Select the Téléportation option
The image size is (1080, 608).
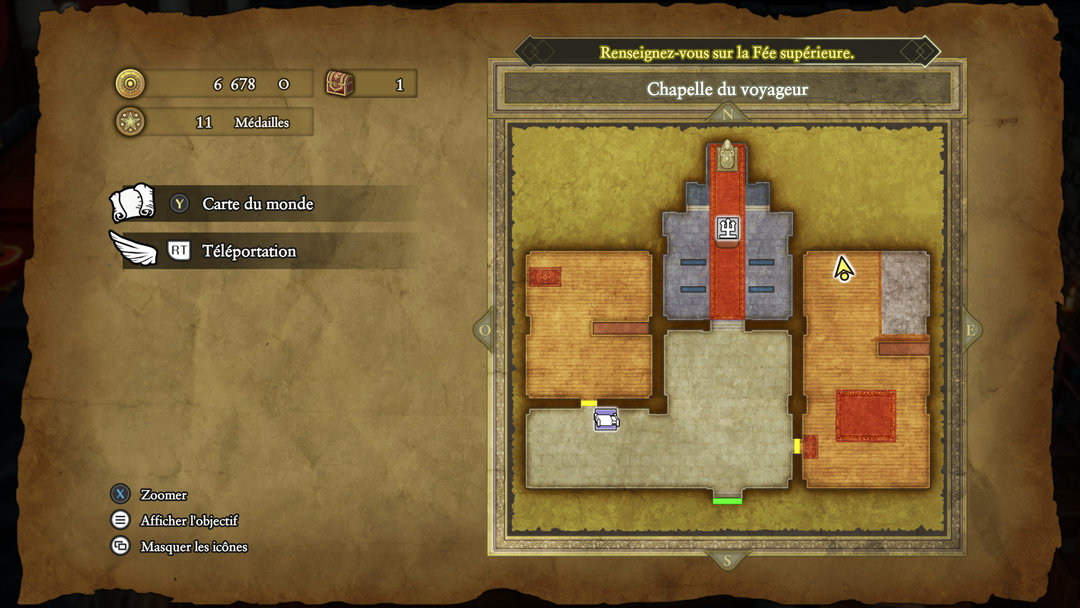[248, 251]
